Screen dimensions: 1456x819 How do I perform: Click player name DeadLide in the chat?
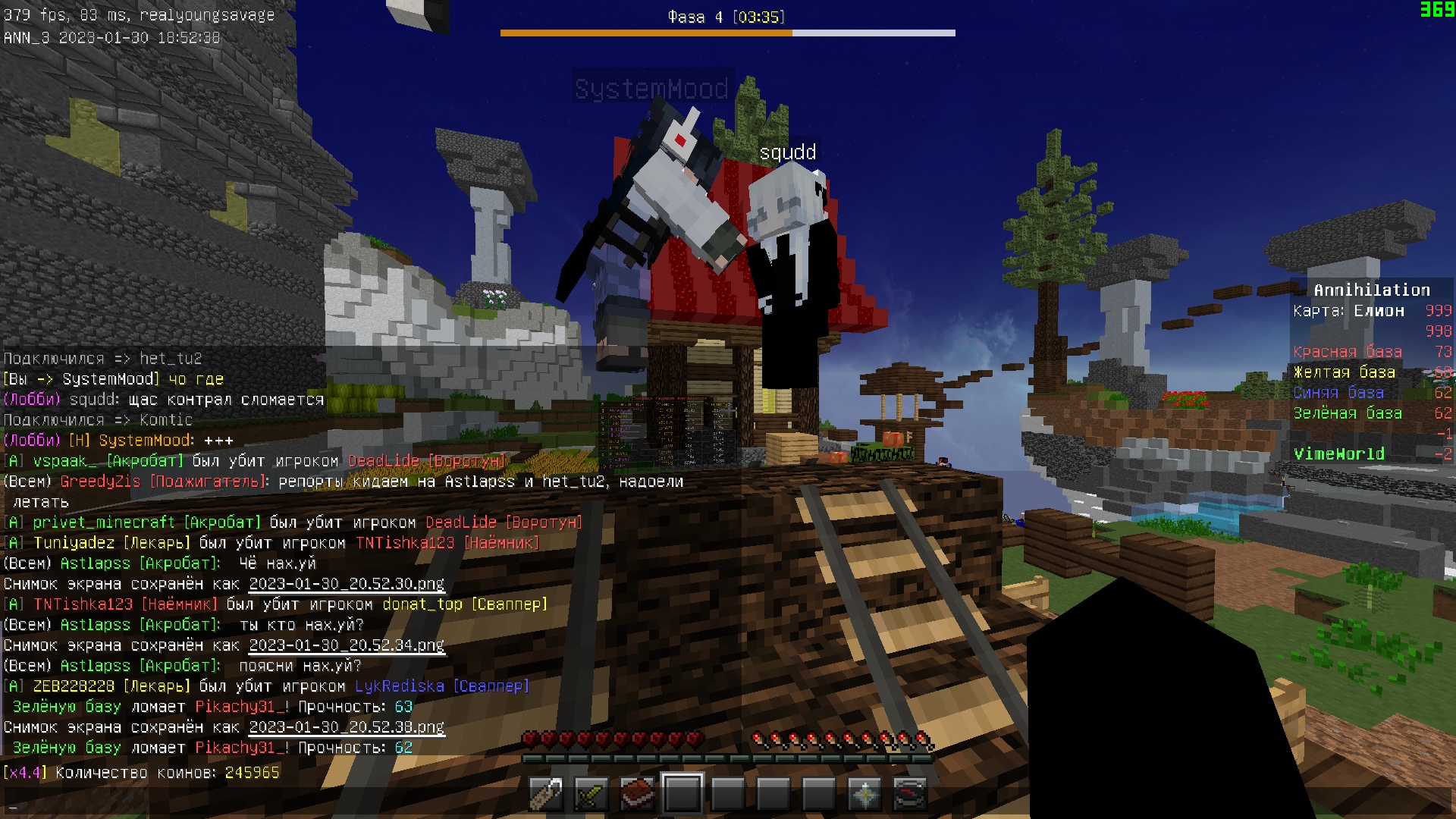click(x=381, y=460)
